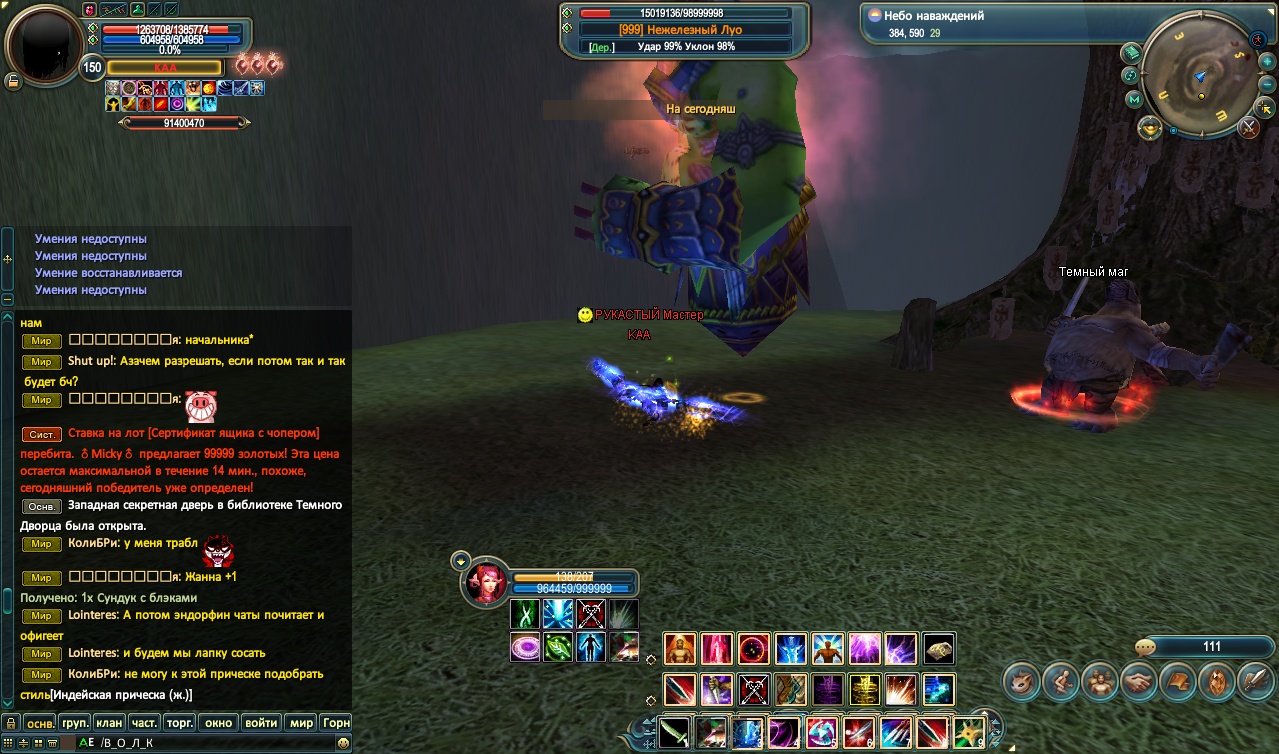
Task: Open the handshake social menu button
Action: pos(1138,682)
